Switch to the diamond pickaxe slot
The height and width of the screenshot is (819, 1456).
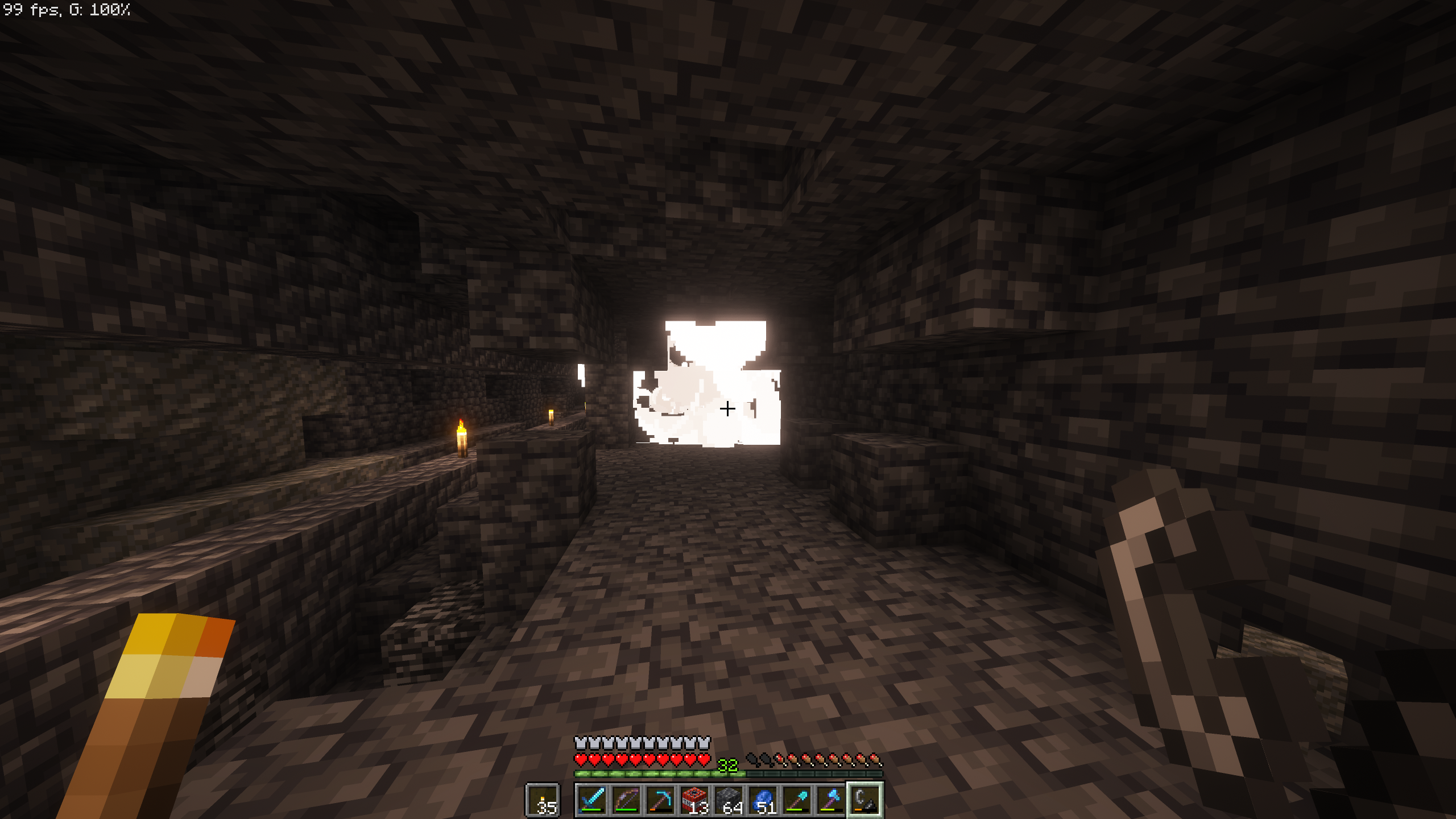pos(660,800)
